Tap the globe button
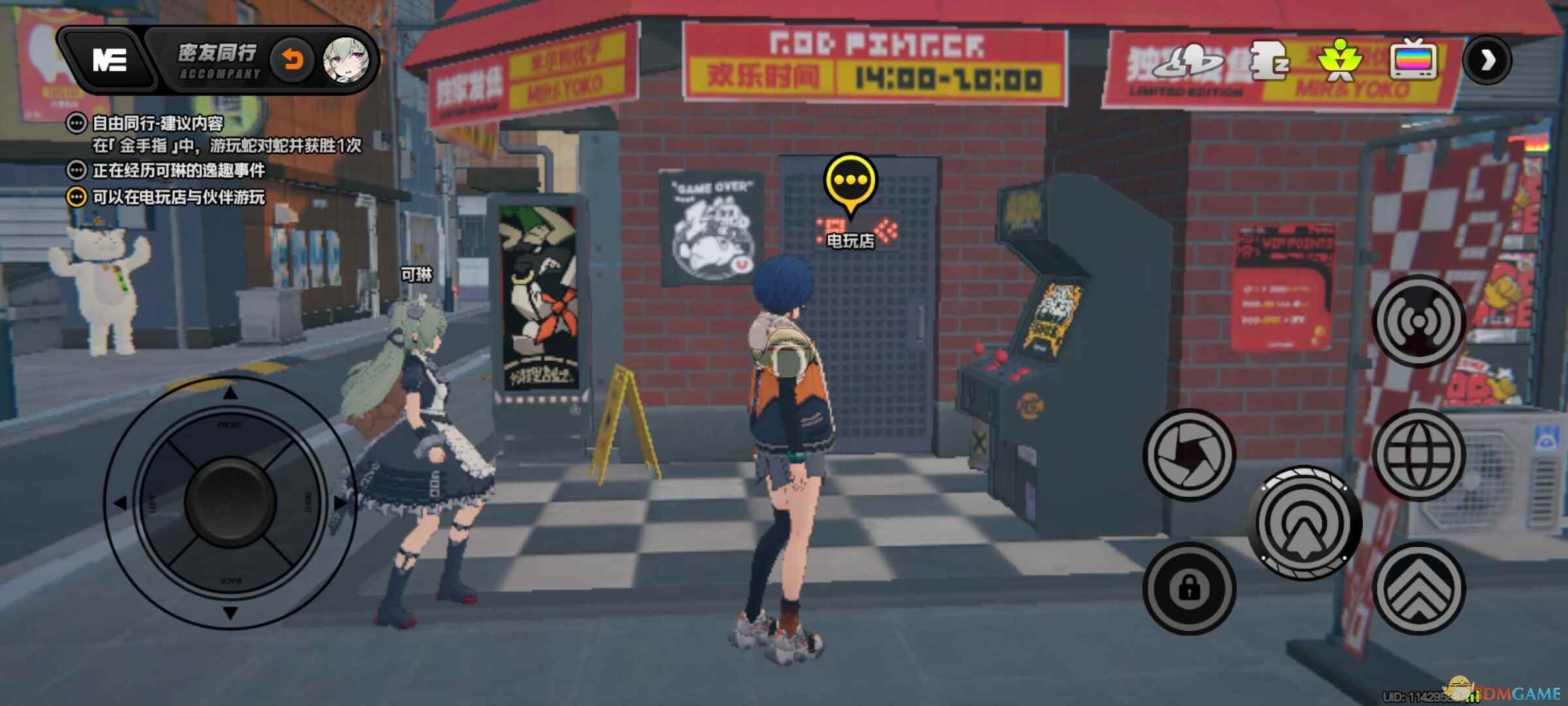1568x706 pixels. point(1418,454)
